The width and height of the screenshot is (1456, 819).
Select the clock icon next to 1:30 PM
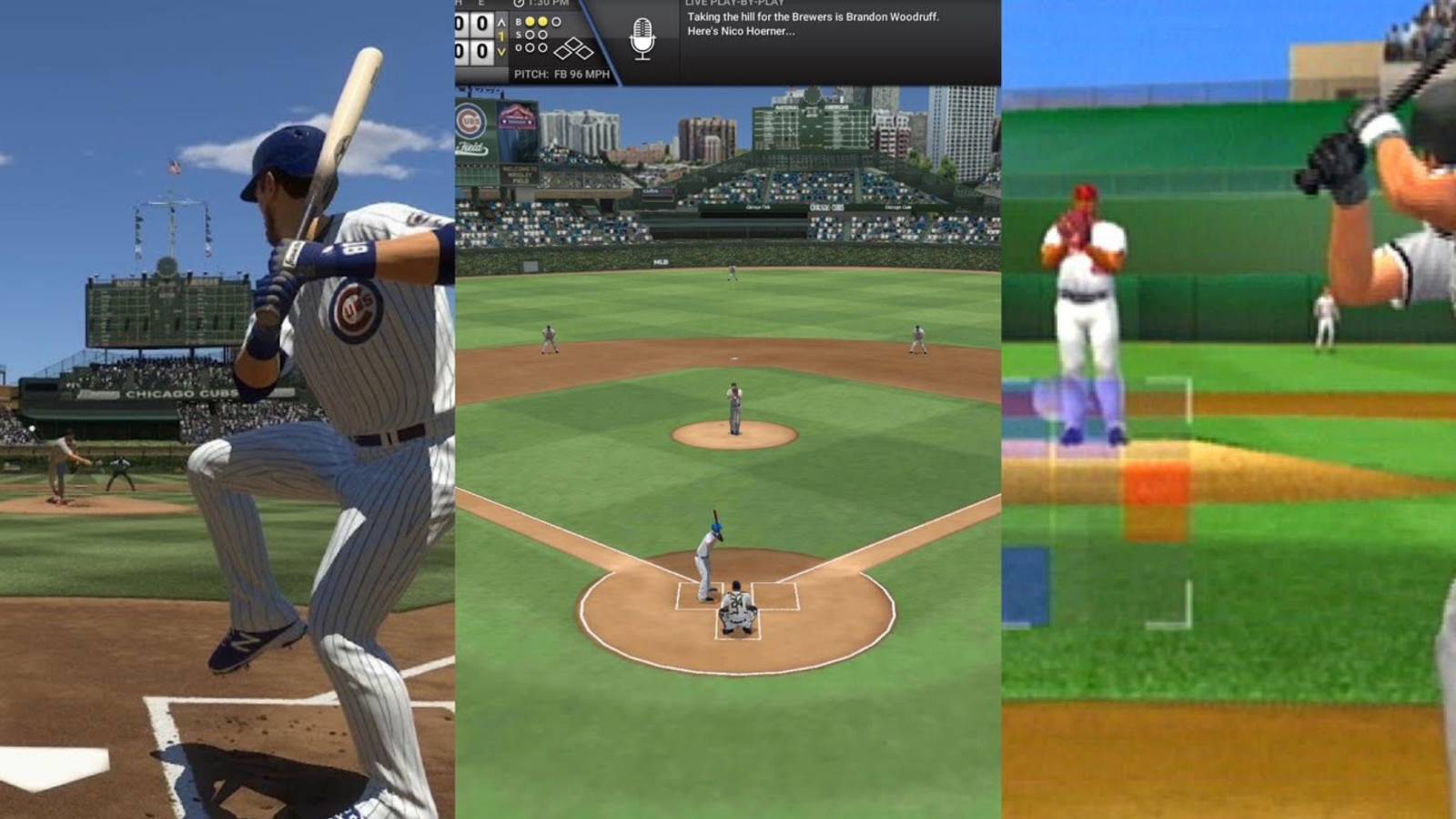[x=520, y=5]
